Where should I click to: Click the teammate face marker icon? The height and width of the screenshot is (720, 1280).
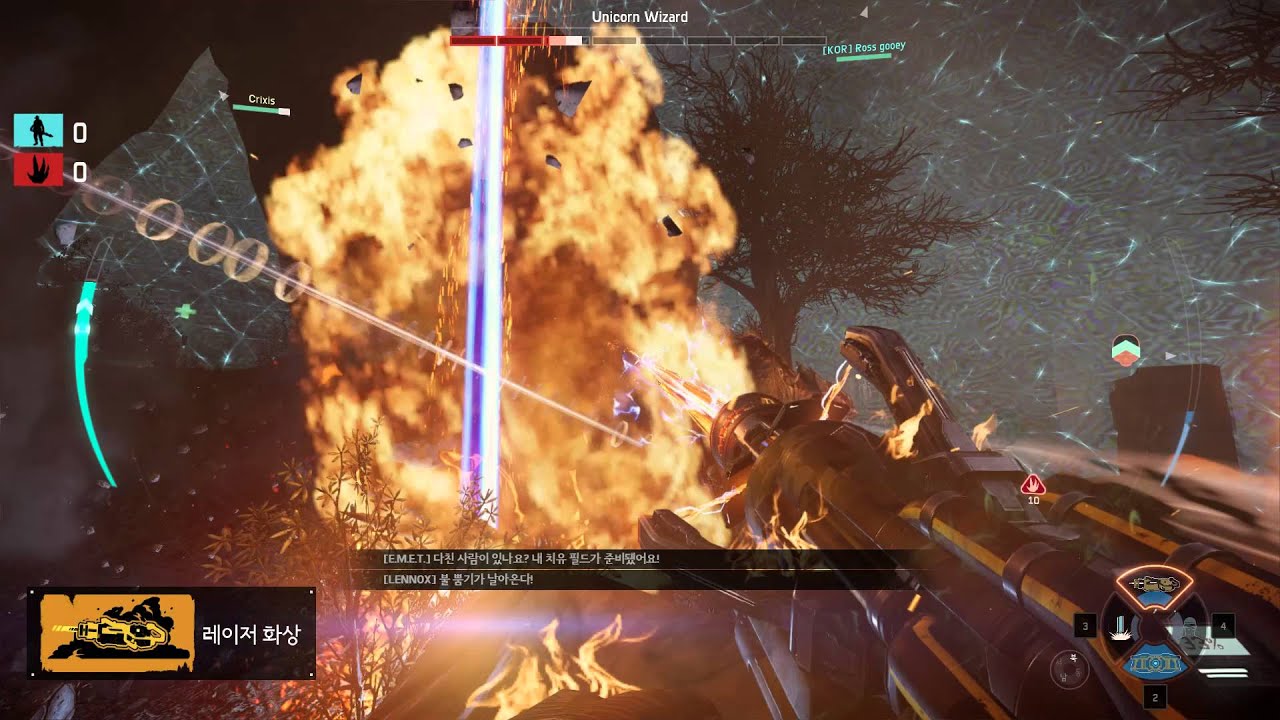coord(1126,349)
